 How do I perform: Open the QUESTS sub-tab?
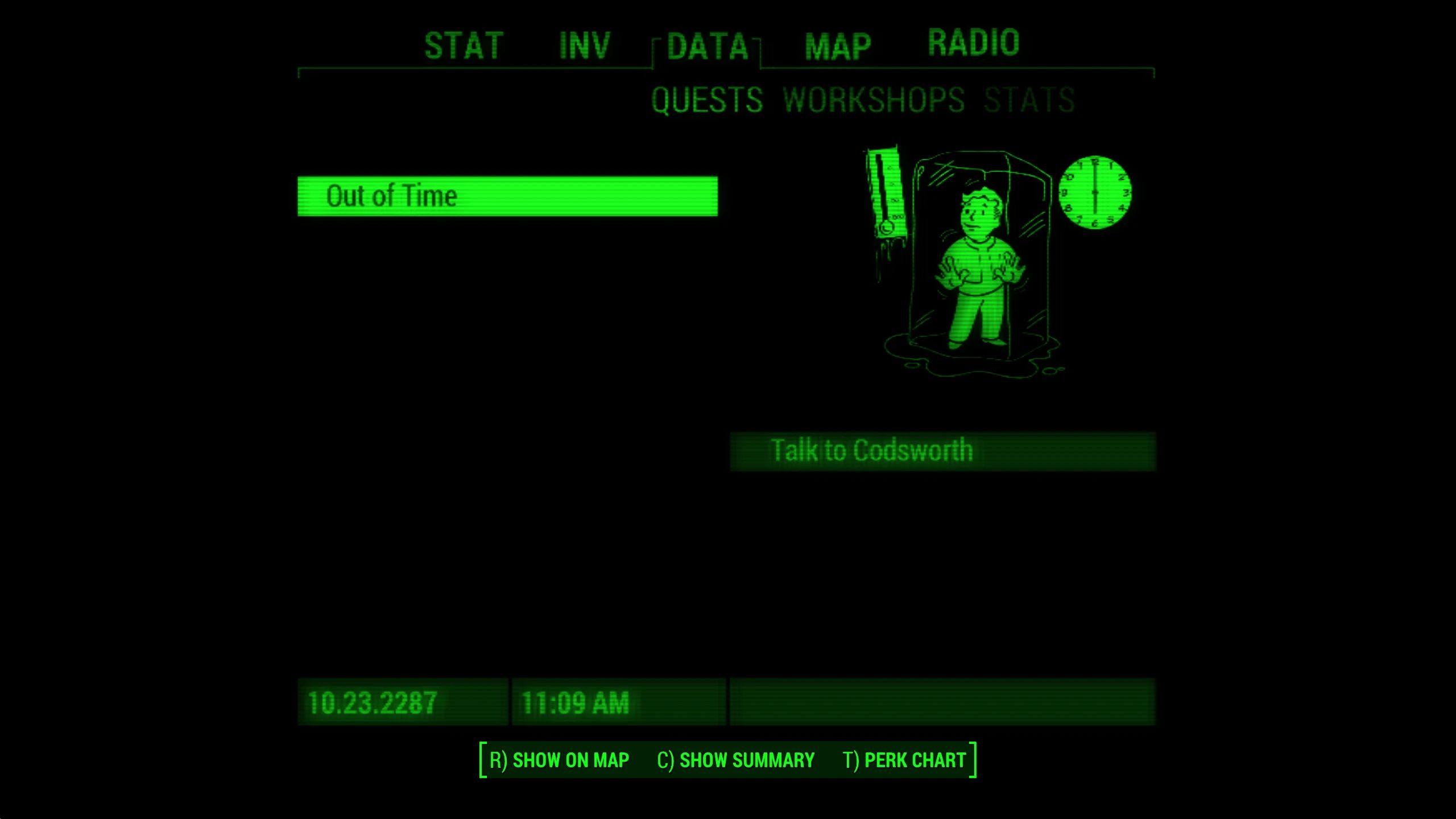[x=708, y=101]
